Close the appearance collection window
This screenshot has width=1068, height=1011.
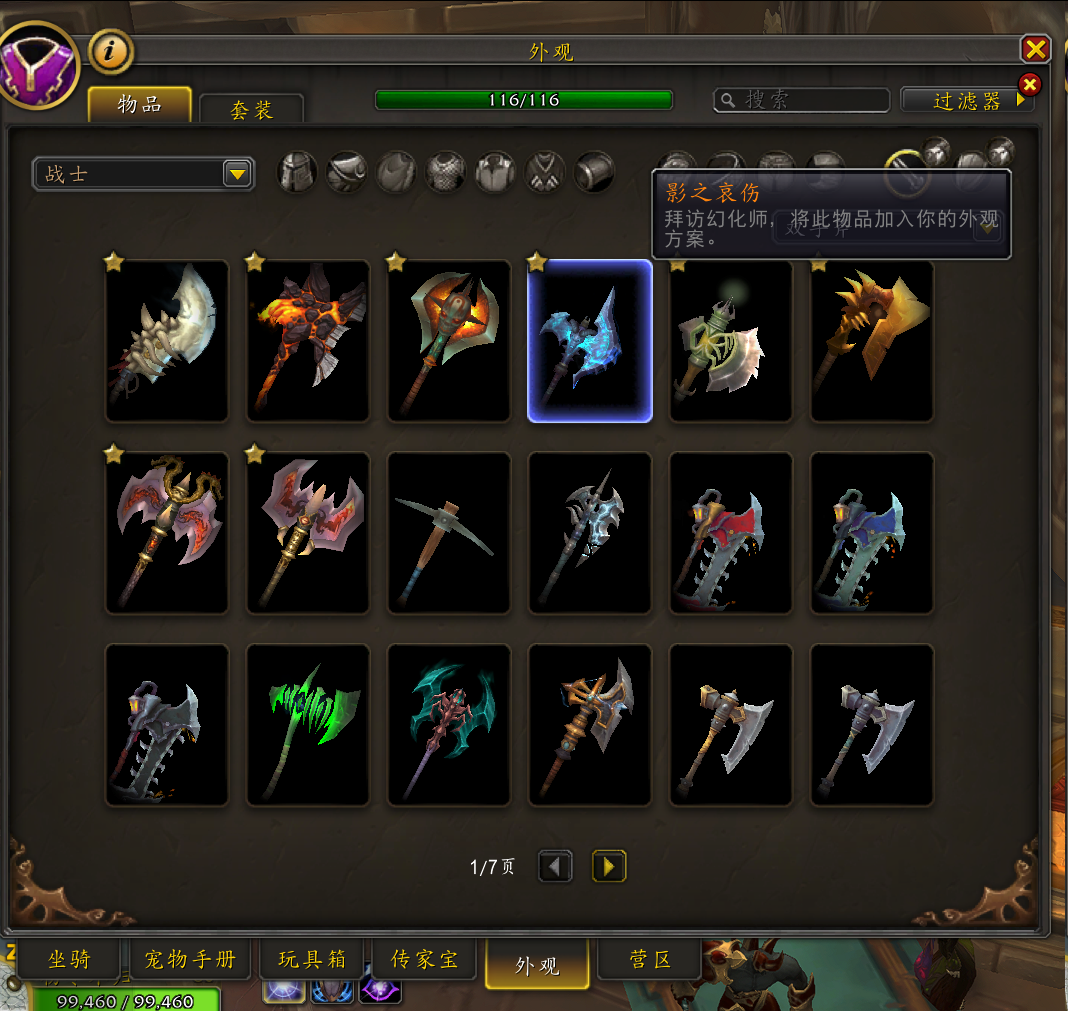tap(1035, 49)
